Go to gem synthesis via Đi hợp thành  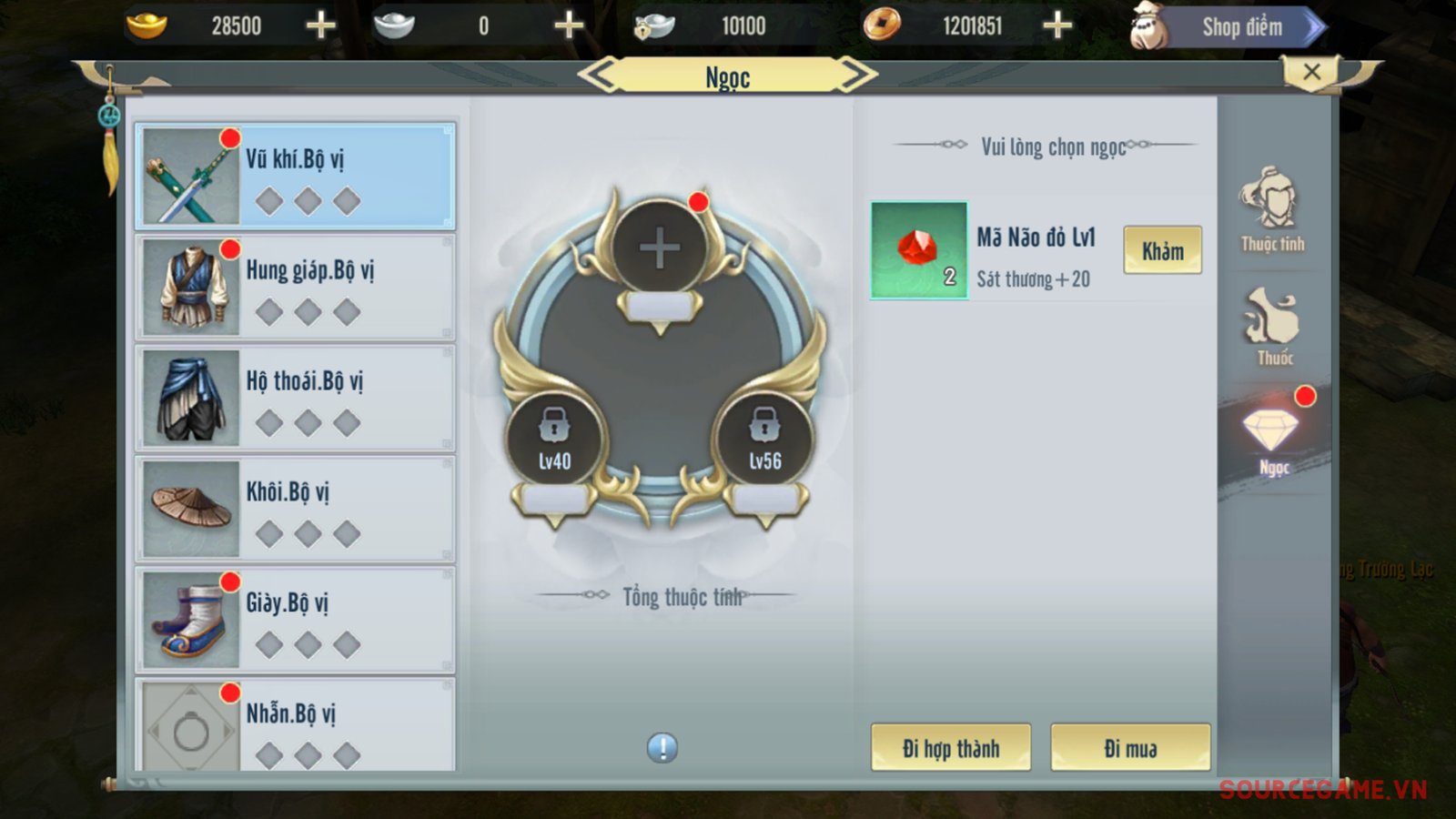coord(950,748)
